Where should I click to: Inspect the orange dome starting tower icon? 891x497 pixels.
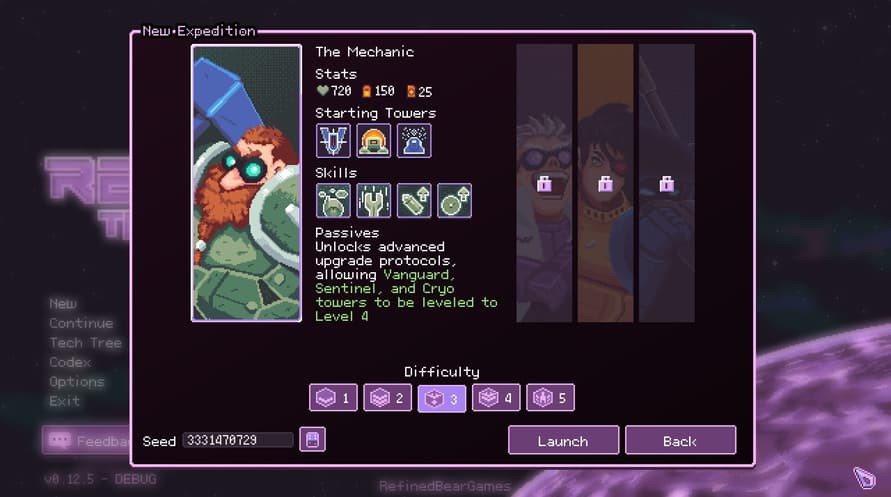[374, 141]
